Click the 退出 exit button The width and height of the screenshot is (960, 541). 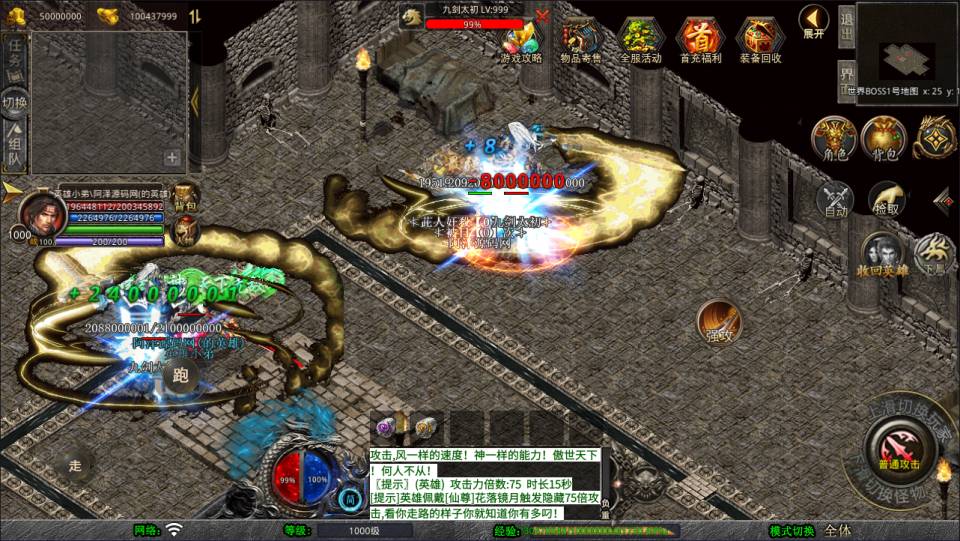click(x=846, y=26)
